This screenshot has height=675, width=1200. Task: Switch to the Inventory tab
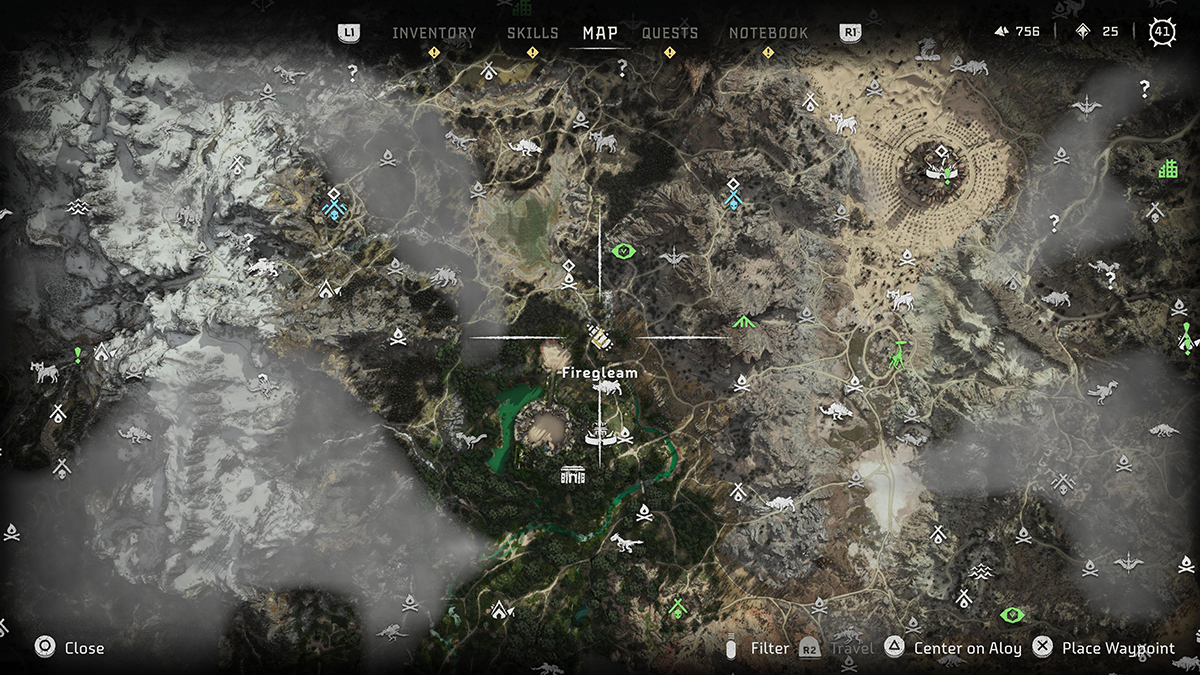[434, 33]
